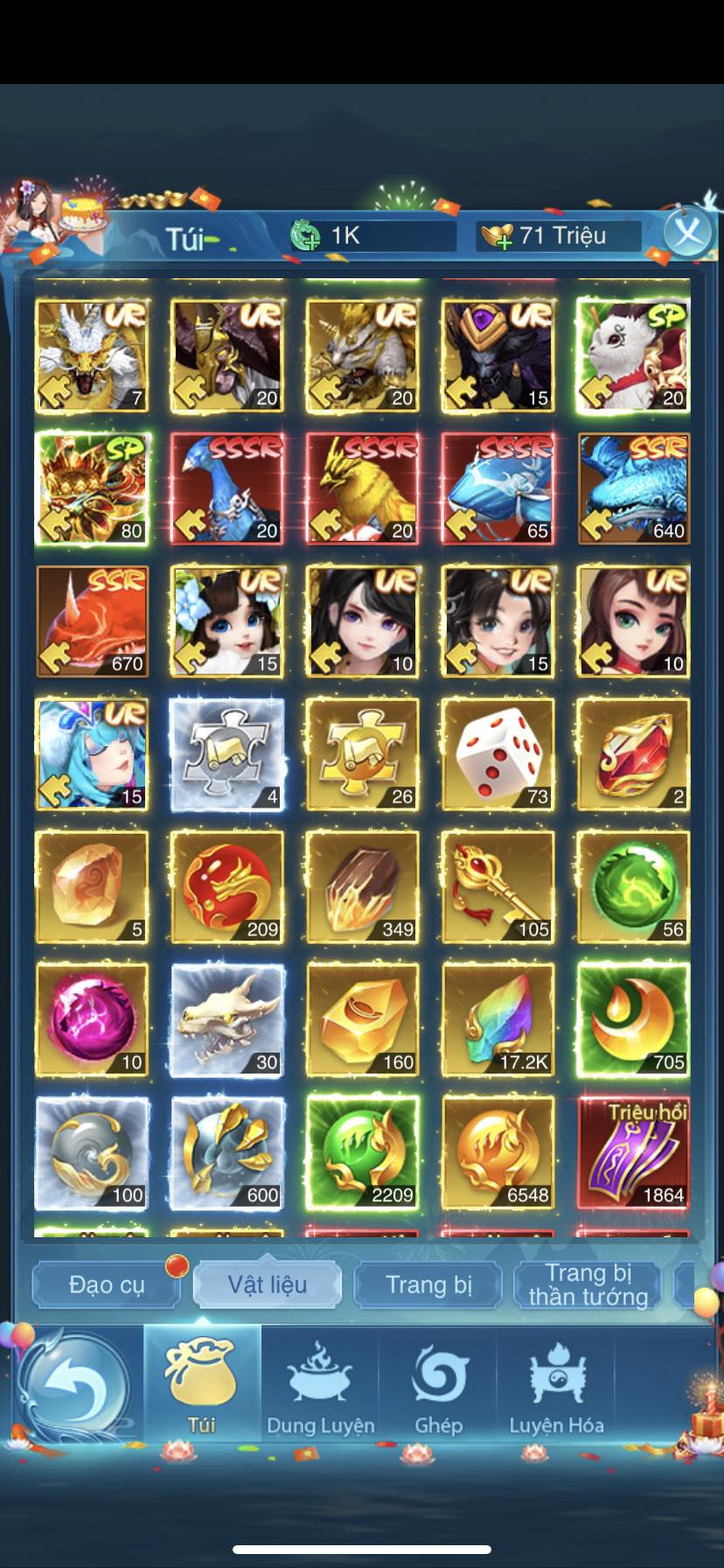Select the Vật liệu tab

point(268,1284)
